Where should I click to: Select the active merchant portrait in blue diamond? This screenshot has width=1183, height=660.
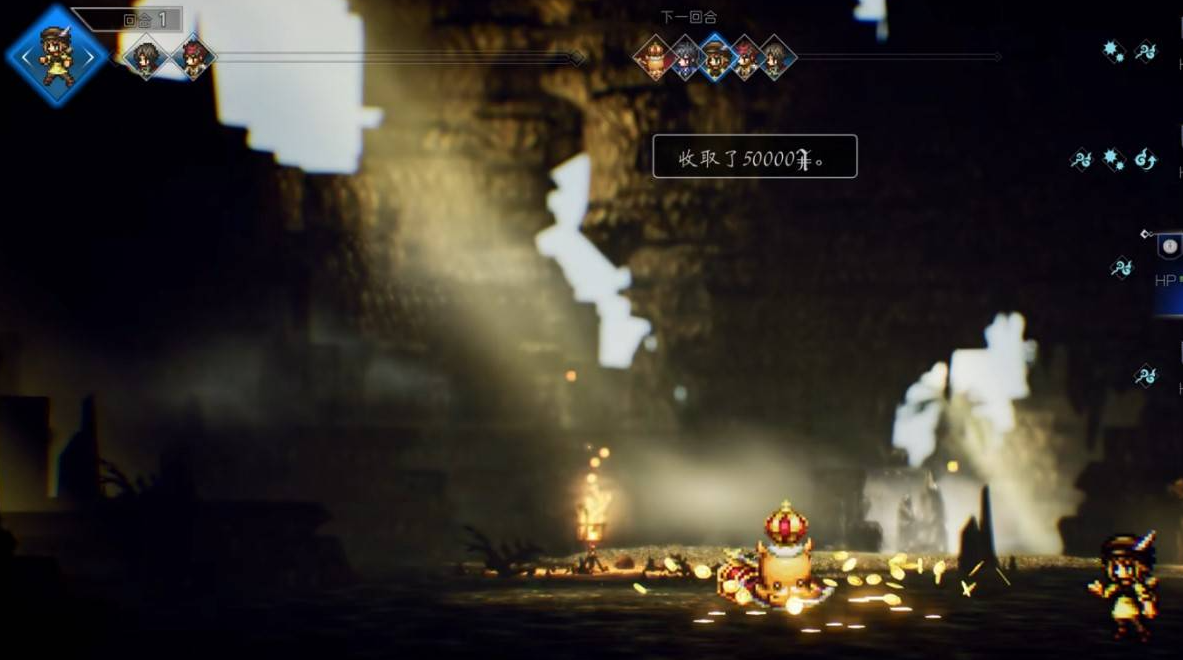tap(56, 56)
